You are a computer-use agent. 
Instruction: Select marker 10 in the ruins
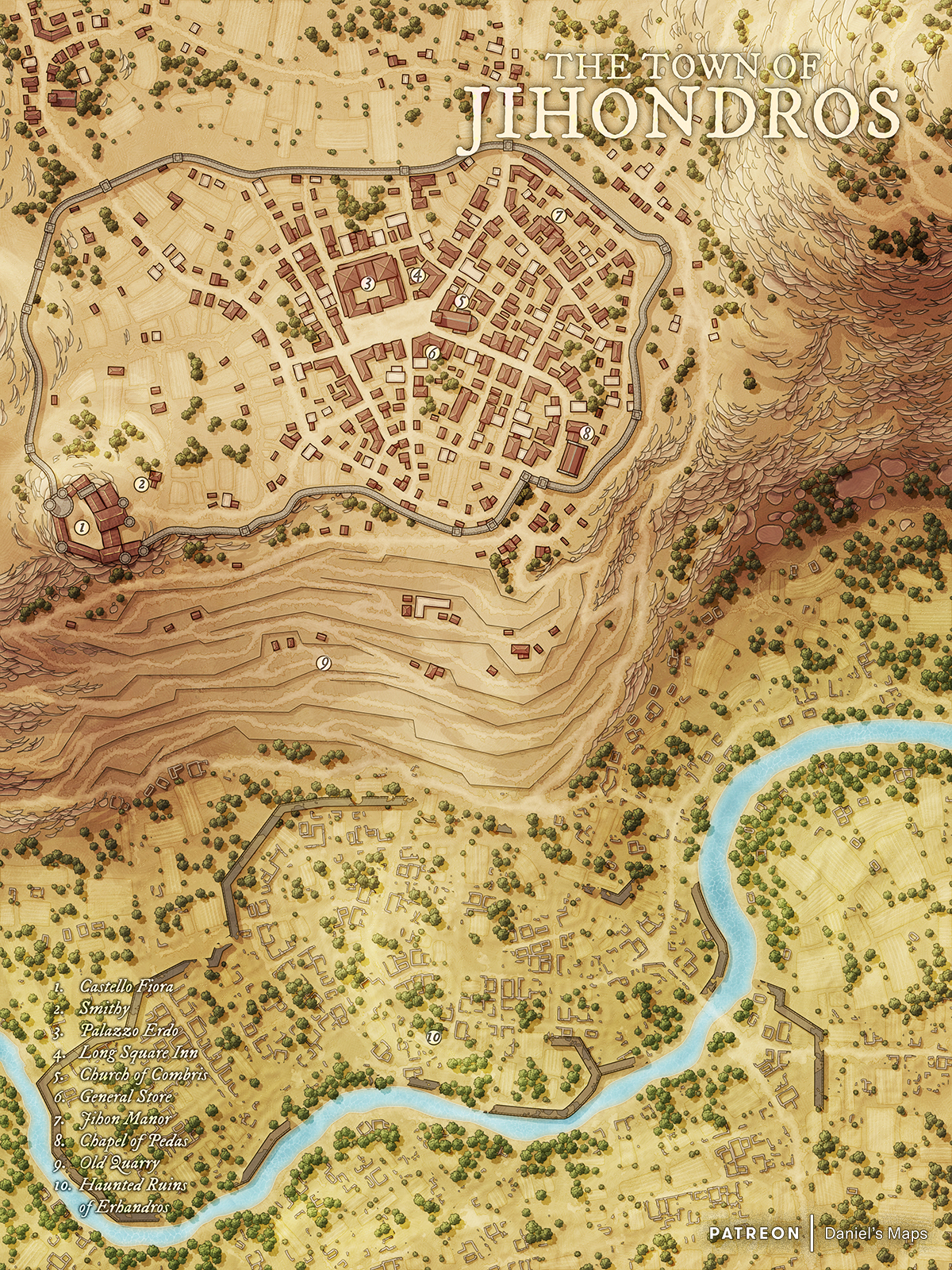pos(433,1037)
